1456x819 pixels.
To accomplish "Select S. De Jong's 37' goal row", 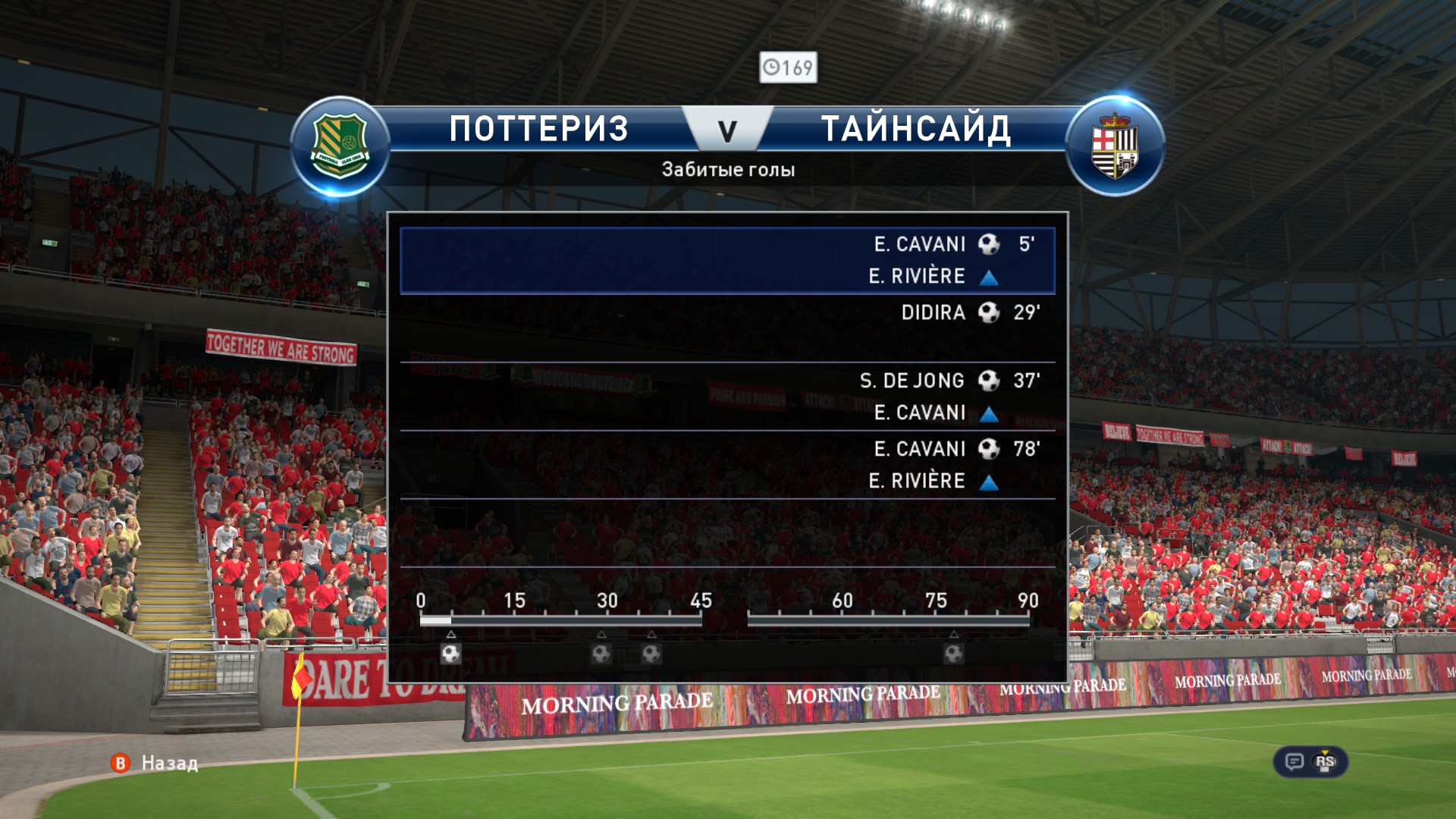I will (x=727, y=396).
